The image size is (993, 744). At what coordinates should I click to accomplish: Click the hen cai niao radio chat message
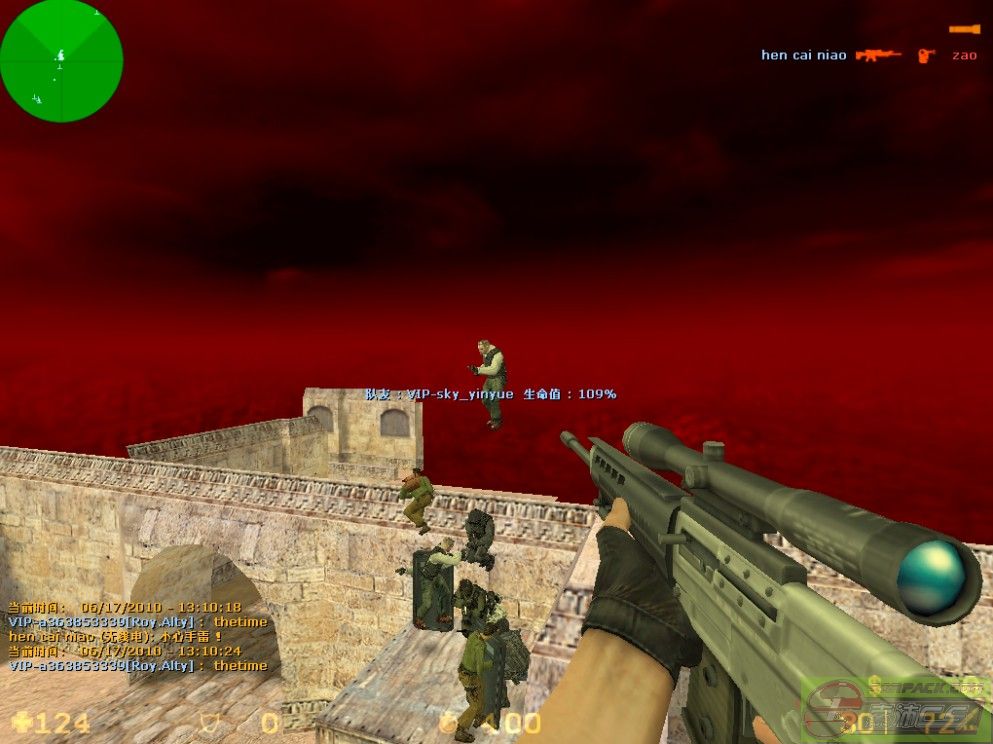click(115, 636)
